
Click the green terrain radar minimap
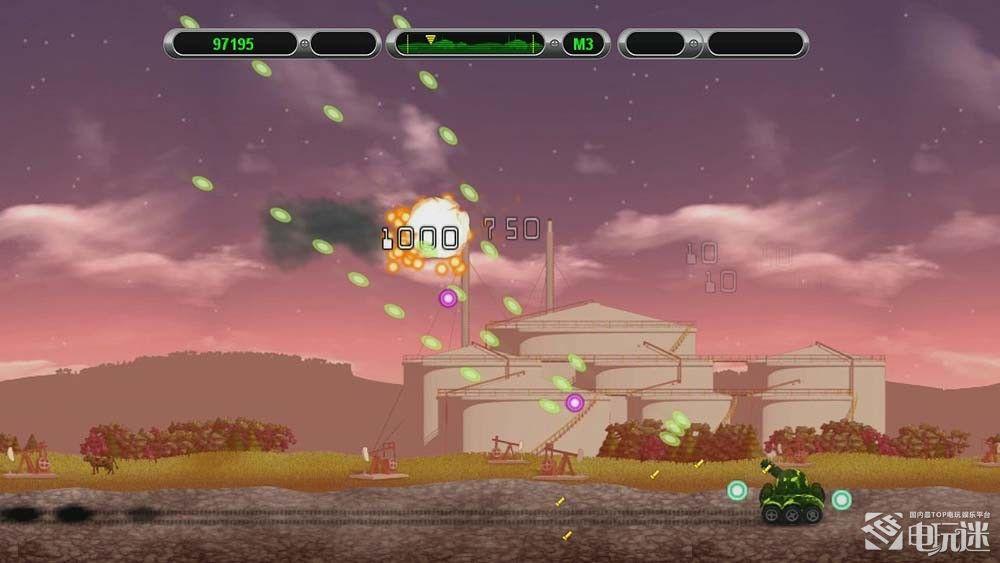[x=470, y=44]
